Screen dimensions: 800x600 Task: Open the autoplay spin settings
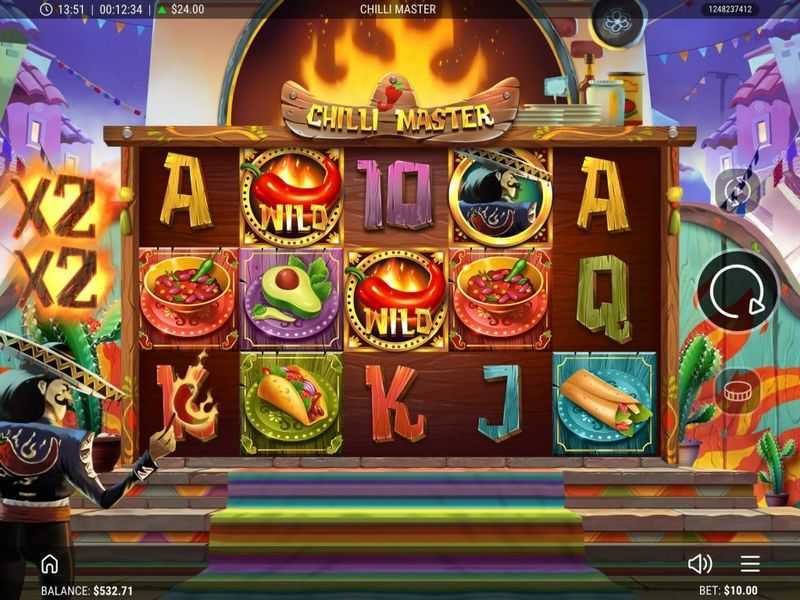click(737, 190)
